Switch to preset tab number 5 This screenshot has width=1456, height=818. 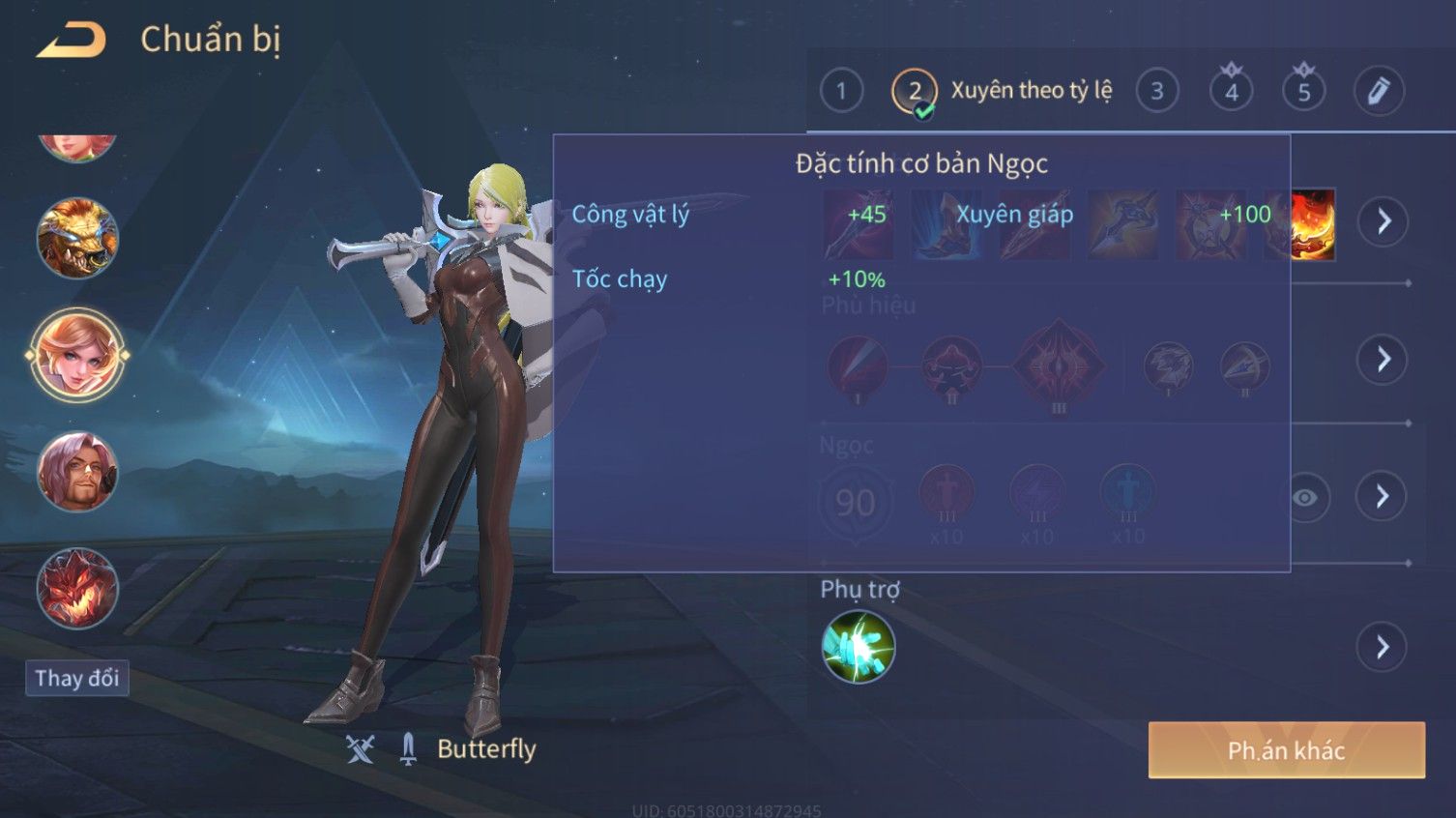[x=1303, y=92]
